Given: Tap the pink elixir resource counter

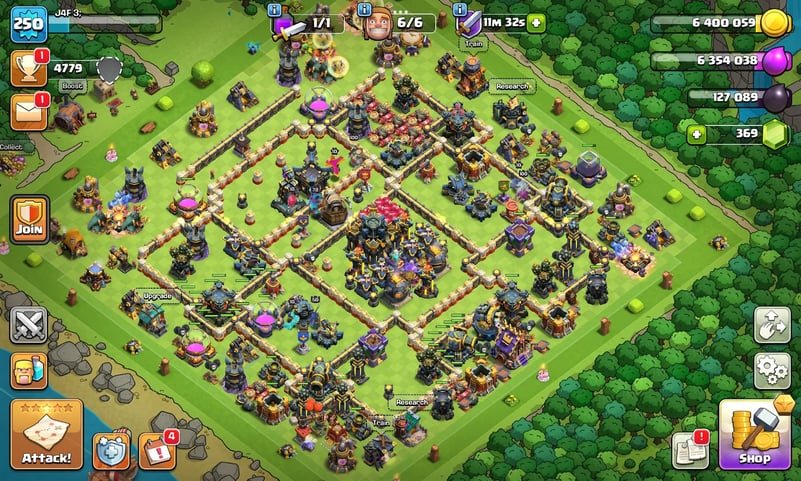Looking at the screenshot, I should [x=718, y=61].
